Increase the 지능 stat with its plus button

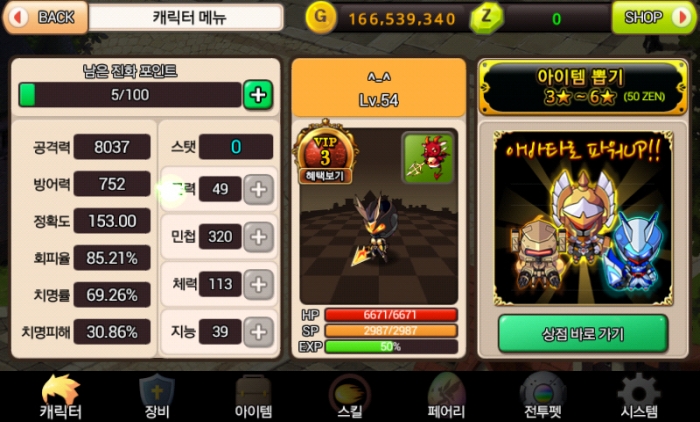258,331
